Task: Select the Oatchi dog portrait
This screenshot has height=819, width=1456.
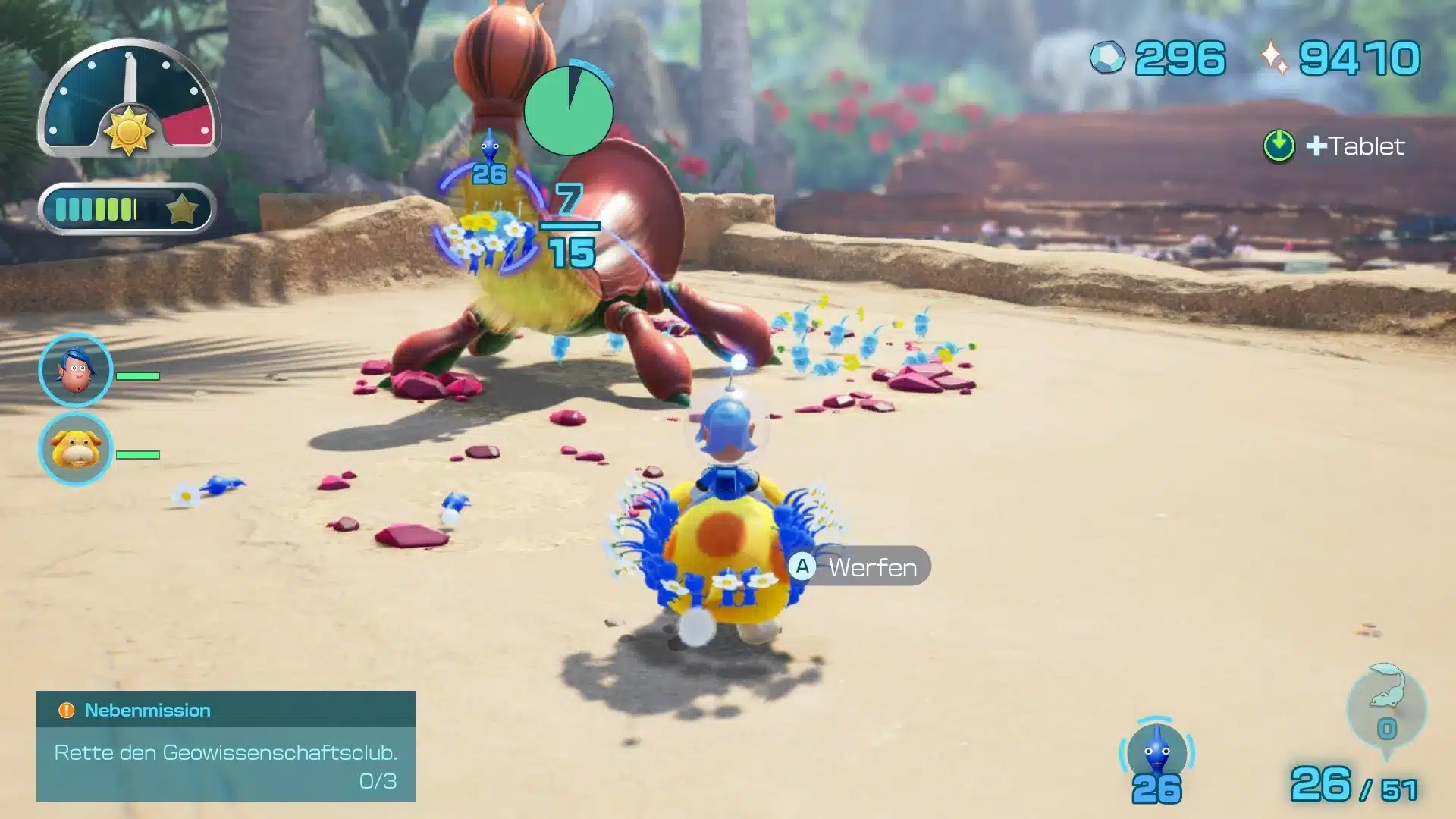Action: [75, 449]
